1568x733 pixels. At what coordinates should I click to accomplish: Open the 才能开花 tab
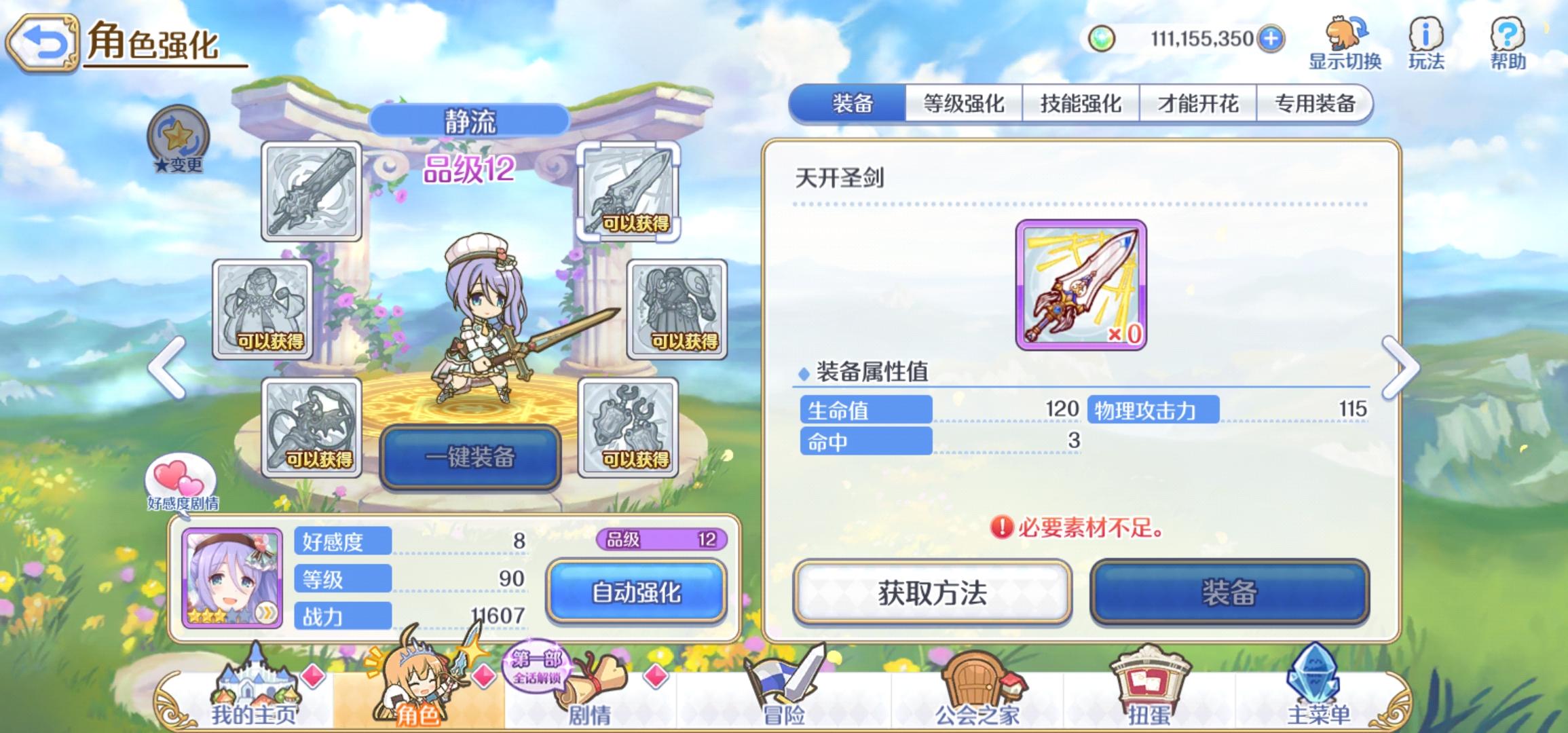point(1197,103)
